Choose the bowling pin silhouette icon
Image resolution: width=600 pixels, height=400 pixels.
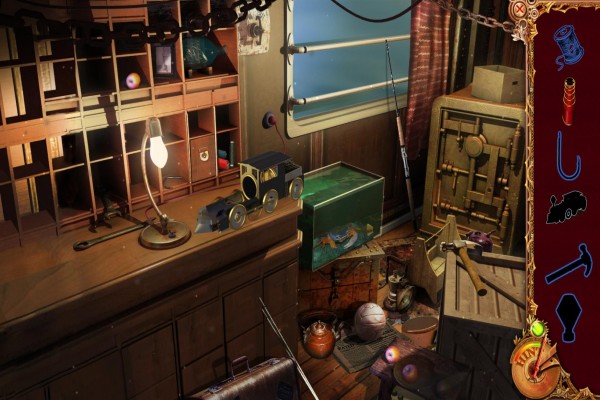tap(568, 316)
